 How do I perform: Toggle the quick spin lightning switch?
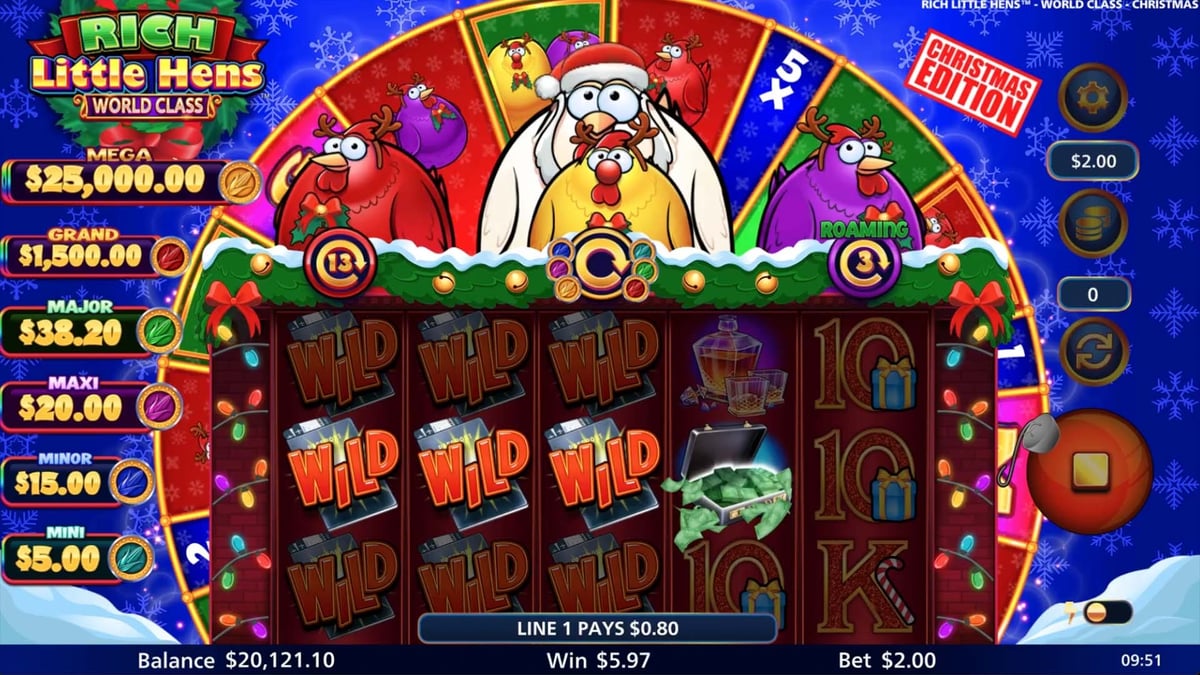[1108, 612]
